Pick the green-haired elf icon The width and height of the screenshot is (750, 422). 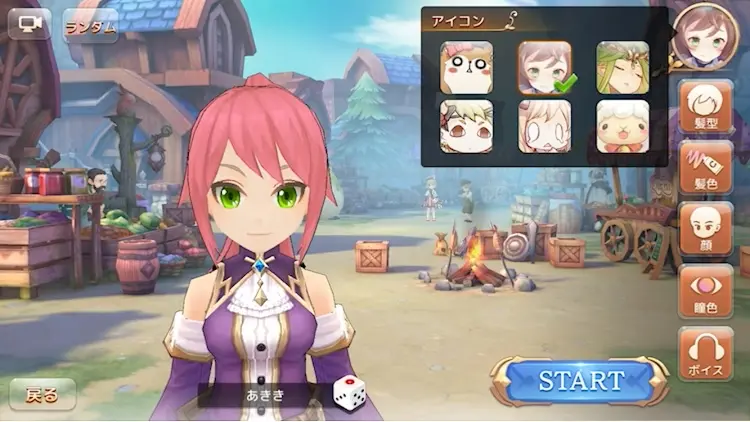point(623,68)
